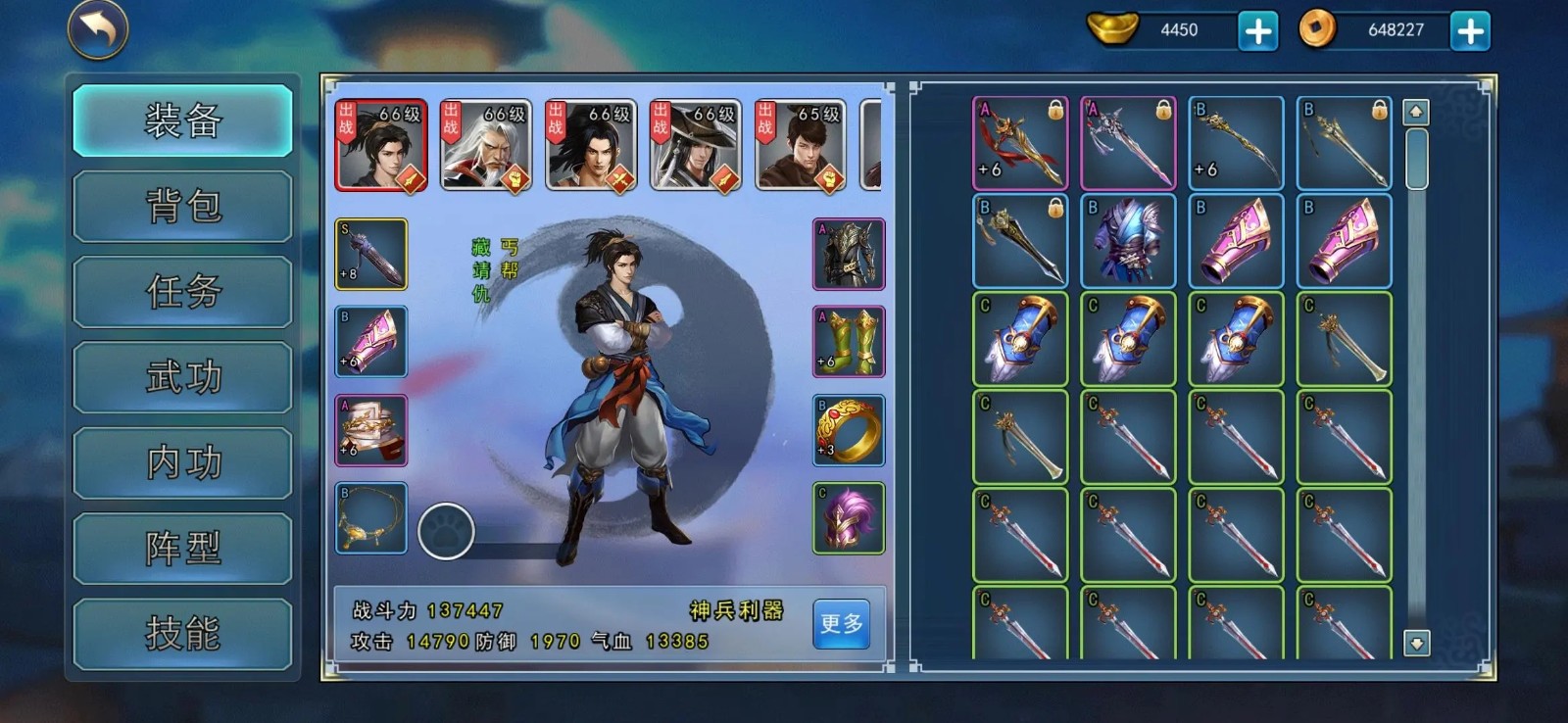Click the back arrow at top left
Image resolution: width=1568 pixels, height=723 pixels.
94,30
